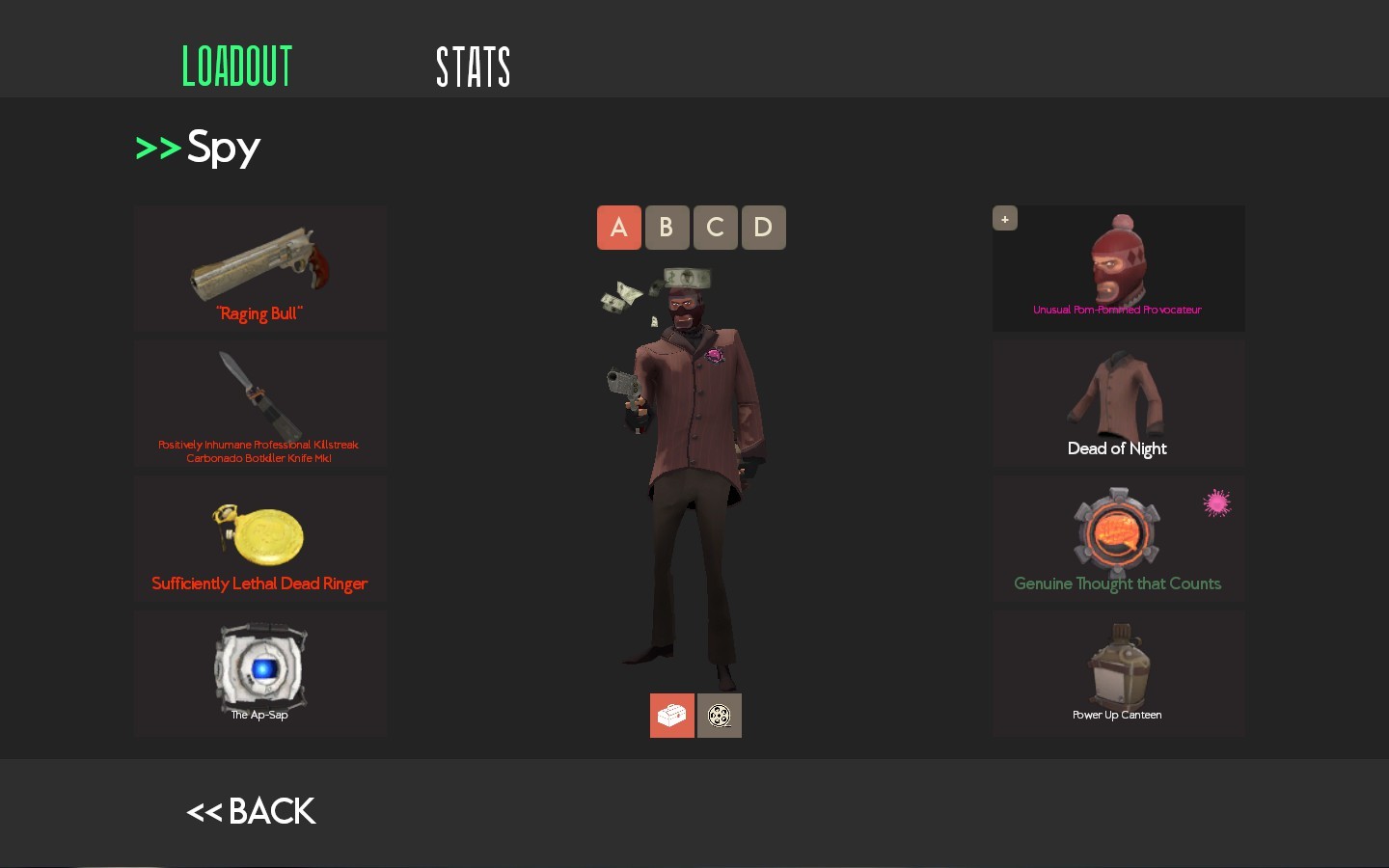Switch to taunts using the film reel icon

tap(719, 716)
